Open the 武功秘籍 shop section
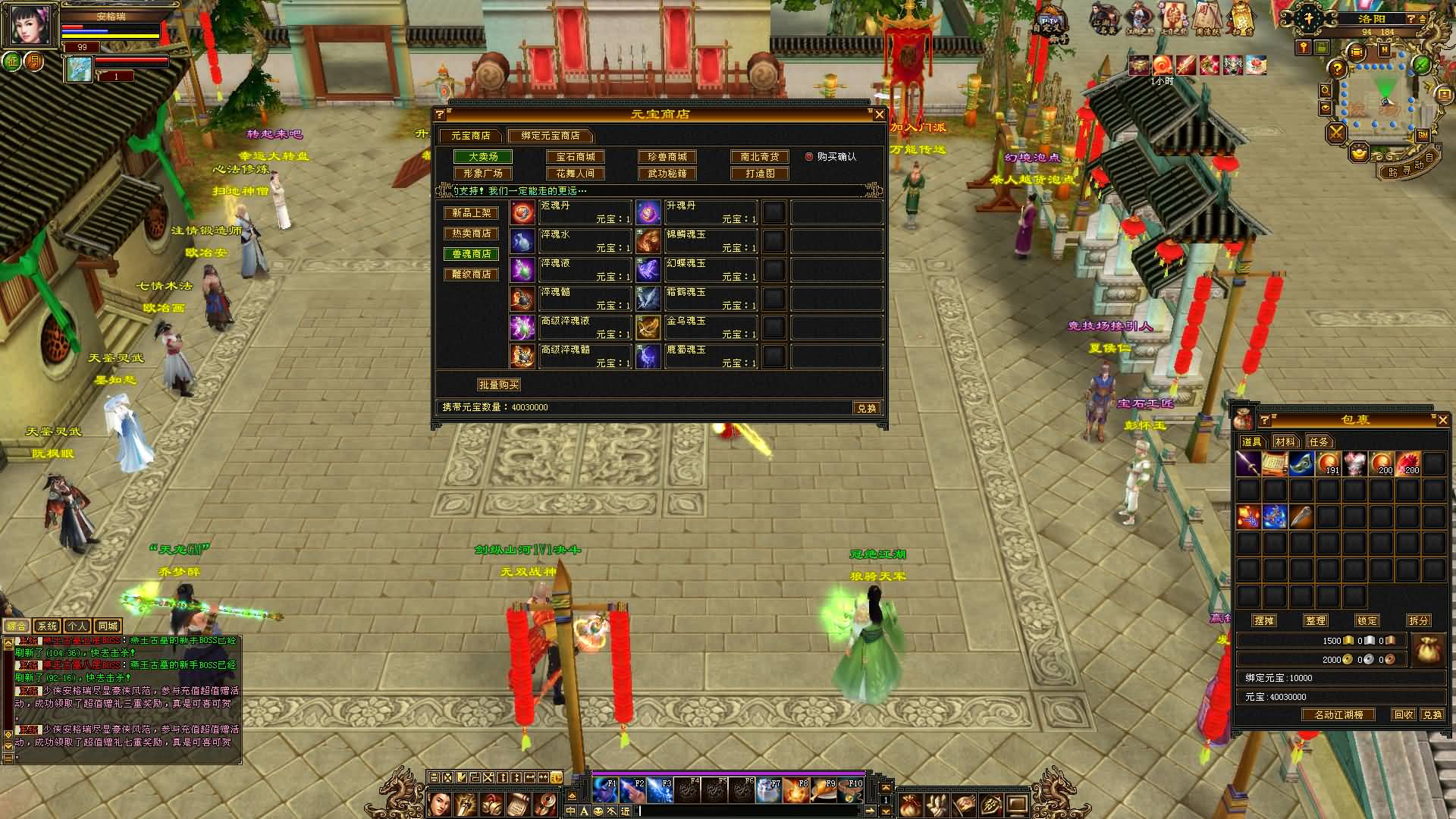The width and height of the screenshot is (1456, 819). [x=667, y=174]
